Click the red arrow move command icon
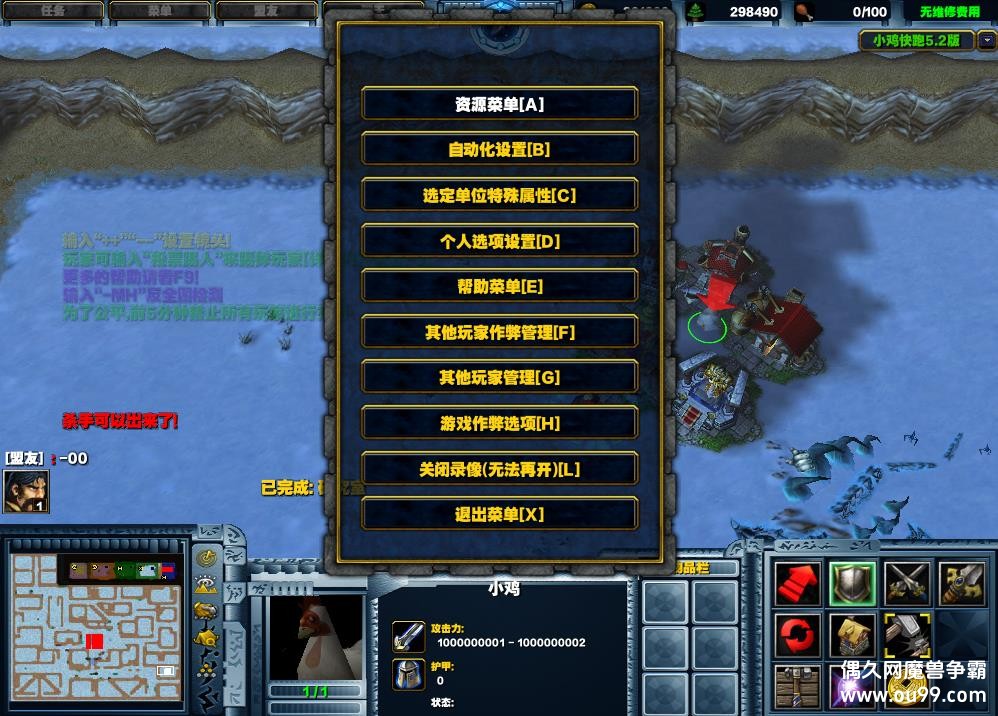998x716 pixels. 798,583
